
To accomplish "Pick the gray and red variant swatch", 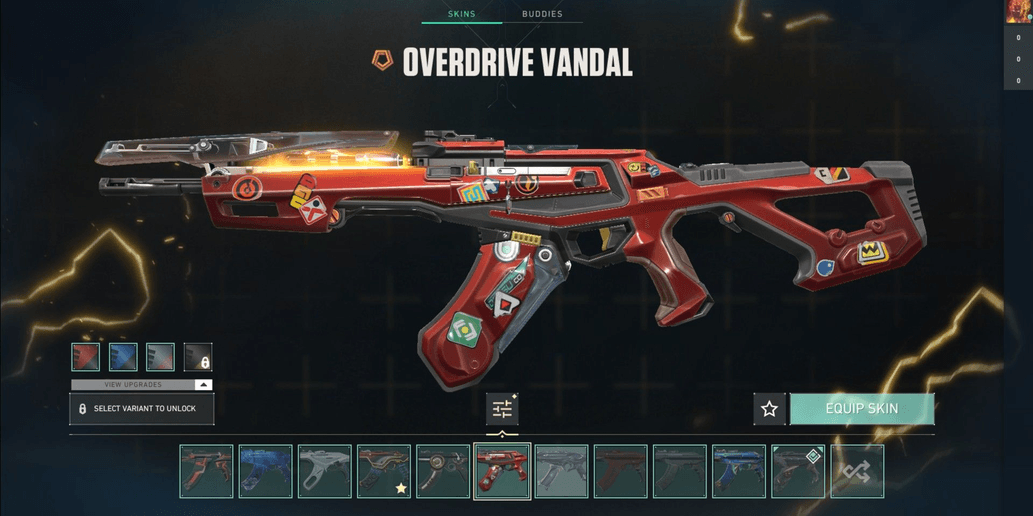I will pyautogui.click(x=160, y=357).
